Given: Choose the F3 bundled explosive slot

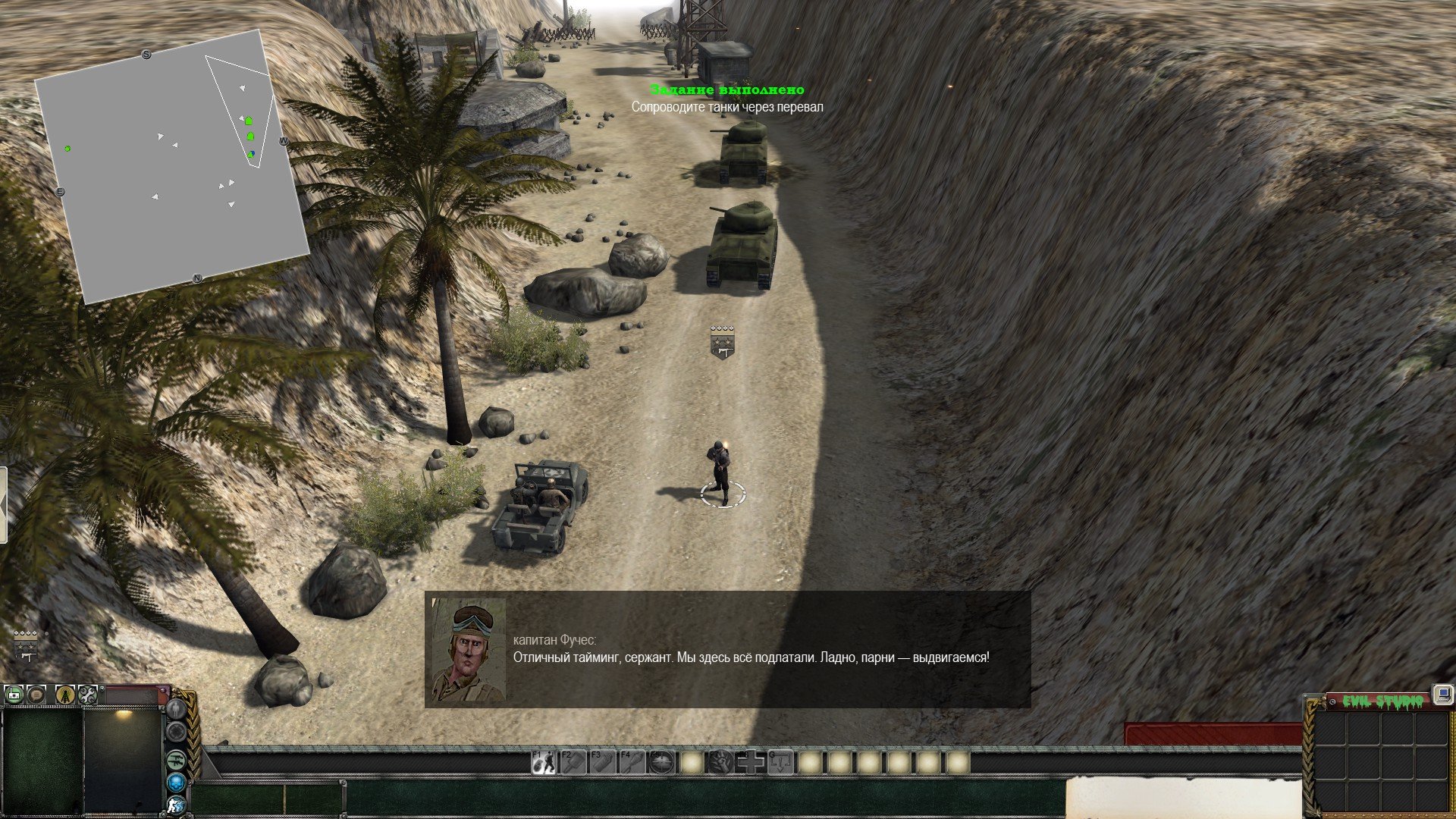Looking at the screenshot, I should pyautogui.click(x=603, y=762).
